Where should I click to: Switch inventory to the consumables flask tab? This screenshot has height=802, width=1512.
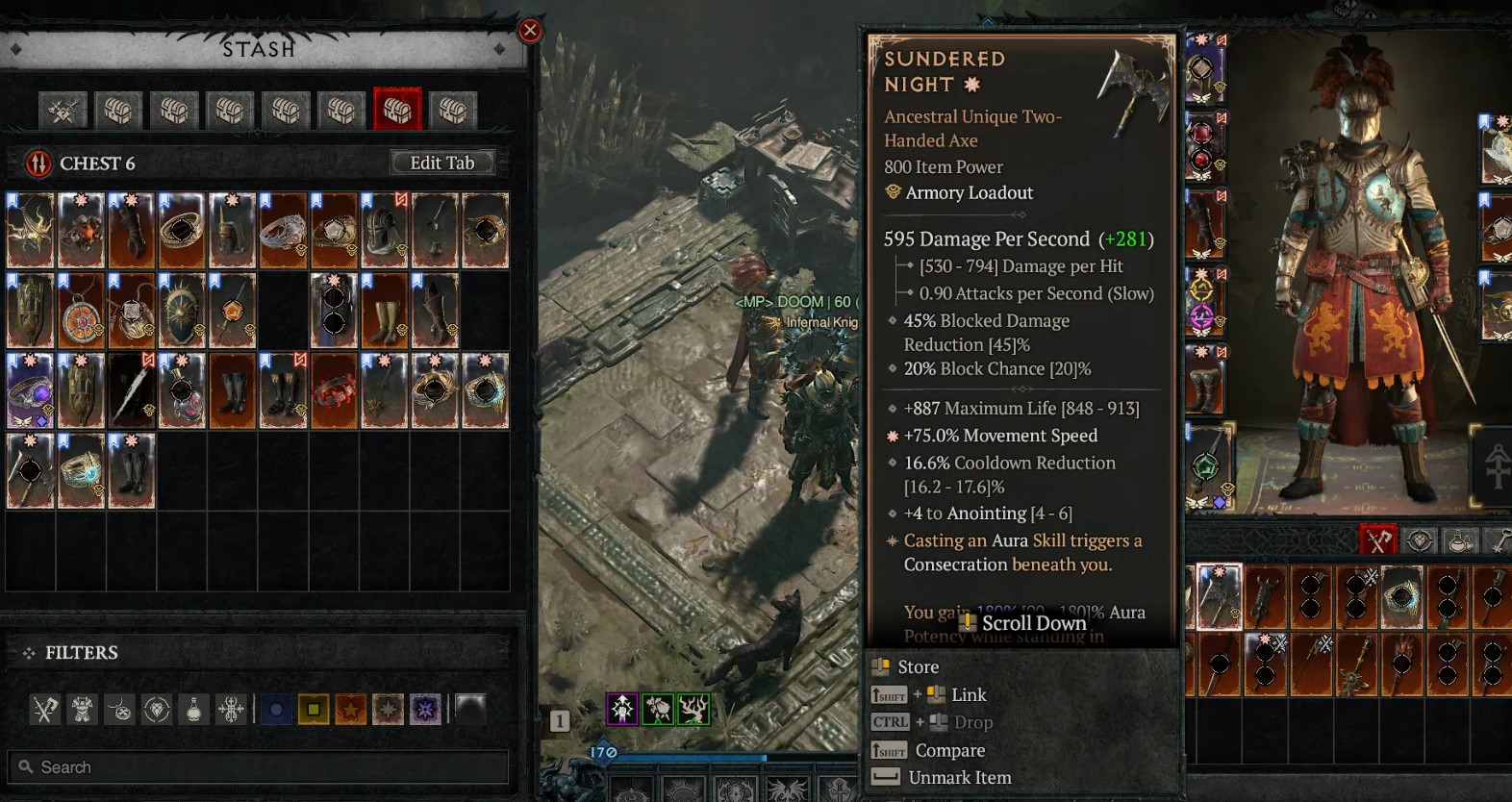[1460, 540]
